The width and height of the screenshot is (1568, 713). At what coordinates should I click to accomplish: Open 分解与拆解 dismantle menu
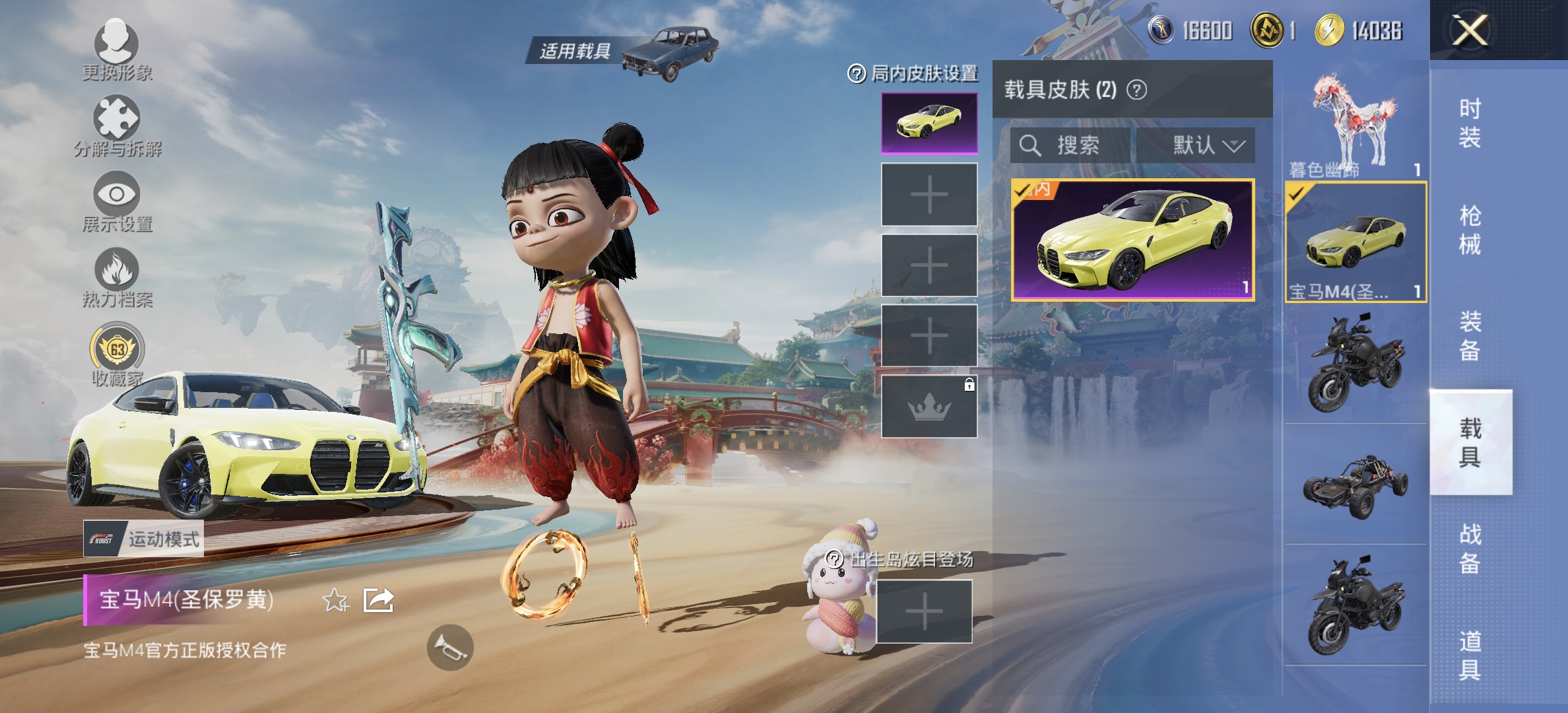click(x=116, y=119)
